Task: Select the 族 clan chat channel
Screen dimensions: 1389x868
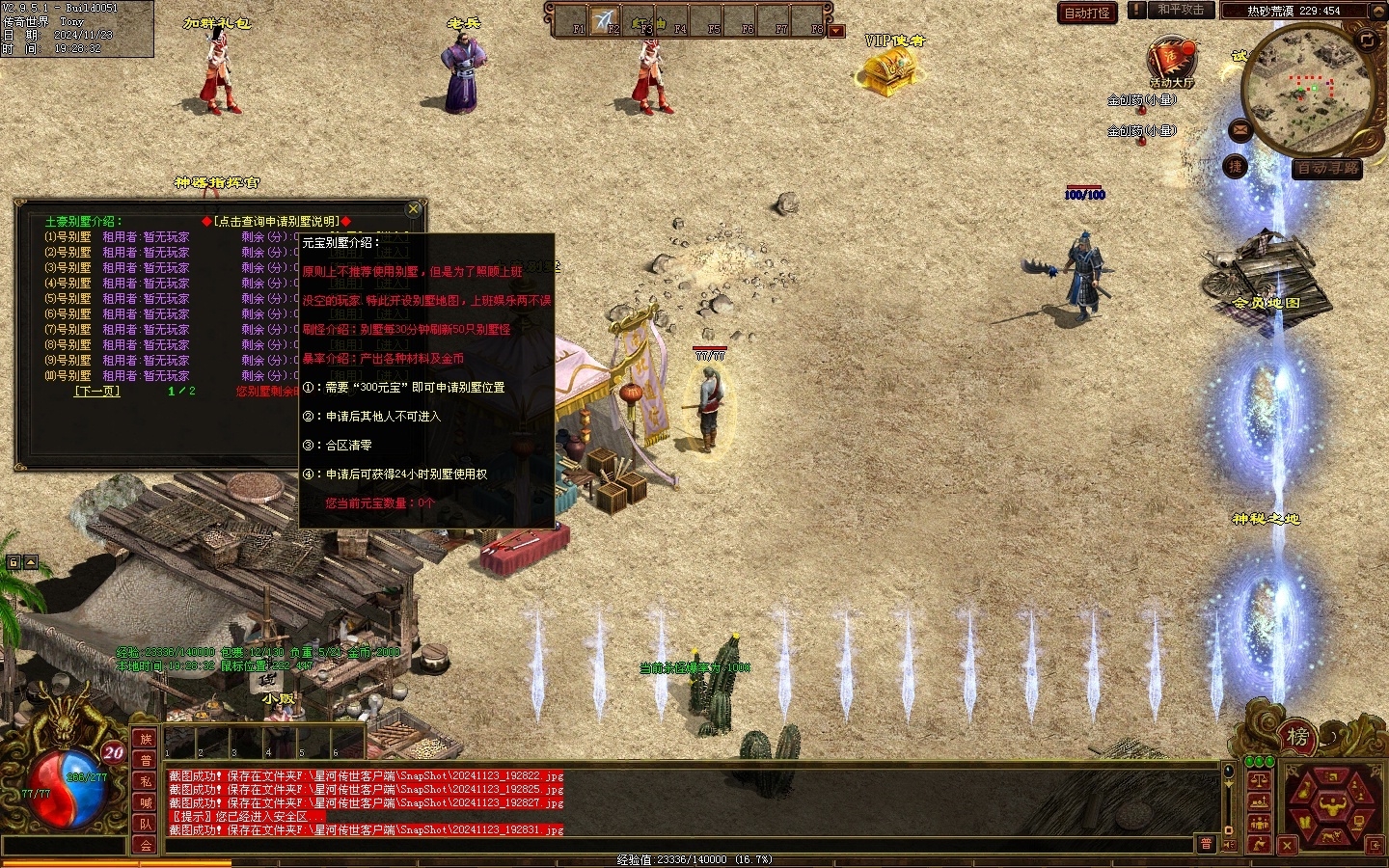Action: [146, 739]
